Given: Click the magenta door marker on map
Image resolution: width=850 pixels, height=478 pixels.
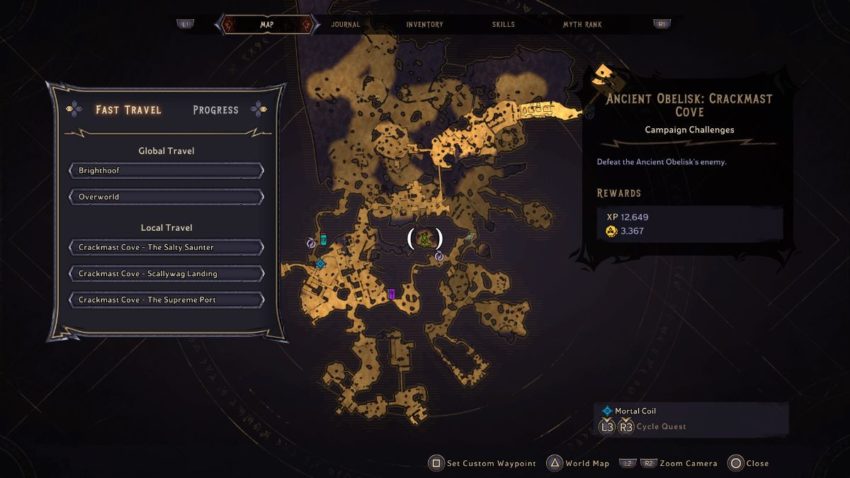Looking at the screenshot, I should (x=392, y=294).
